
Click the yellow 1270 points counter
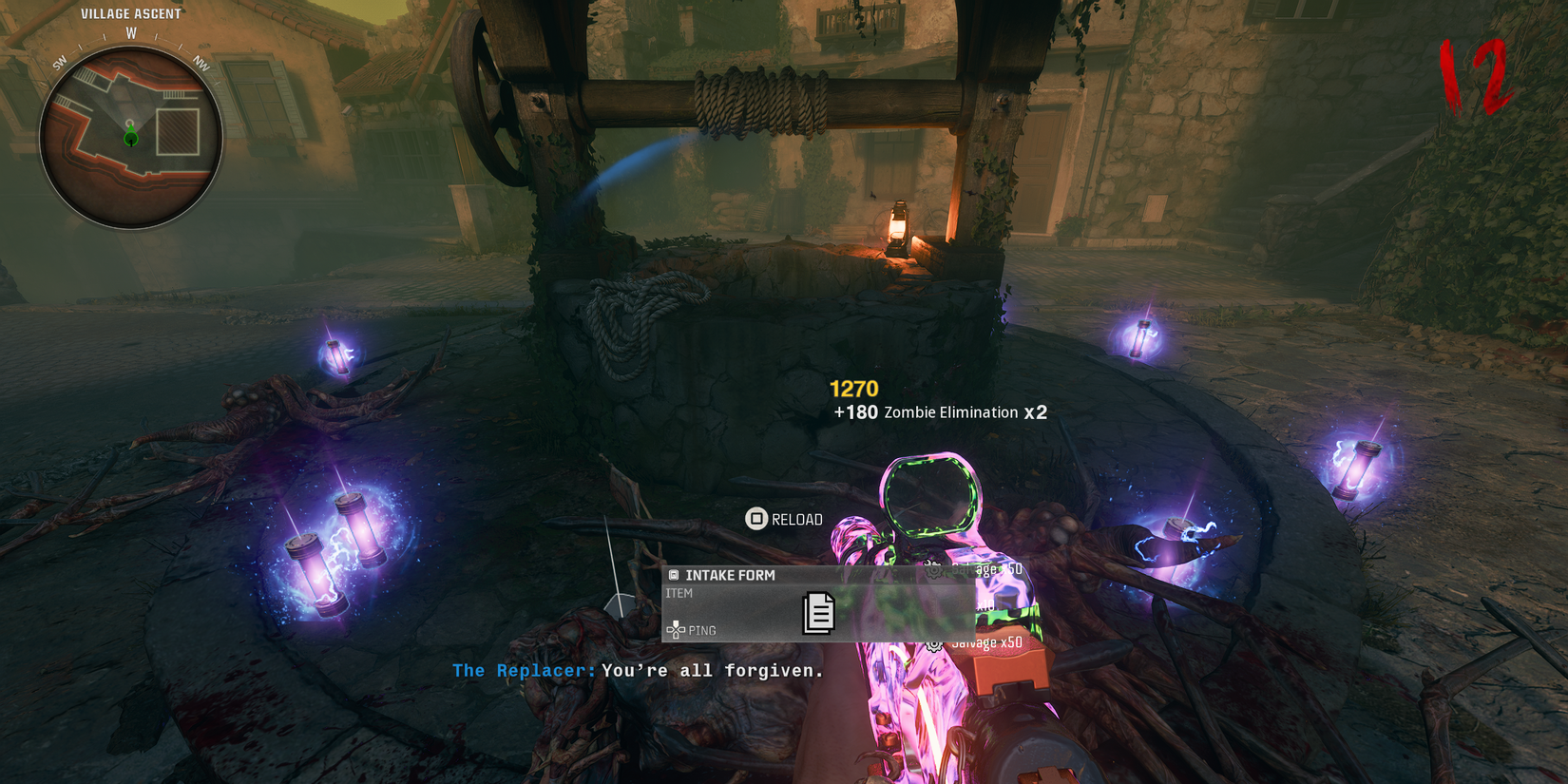tap(852, 388)
